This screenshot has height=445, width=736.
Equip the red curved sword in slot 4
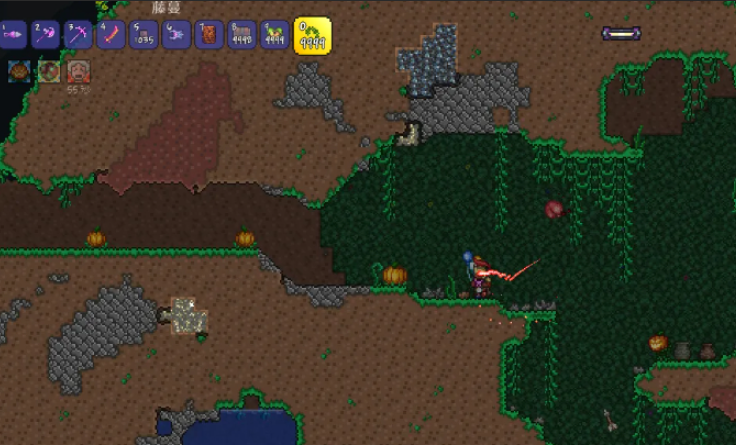coord(111,35)
